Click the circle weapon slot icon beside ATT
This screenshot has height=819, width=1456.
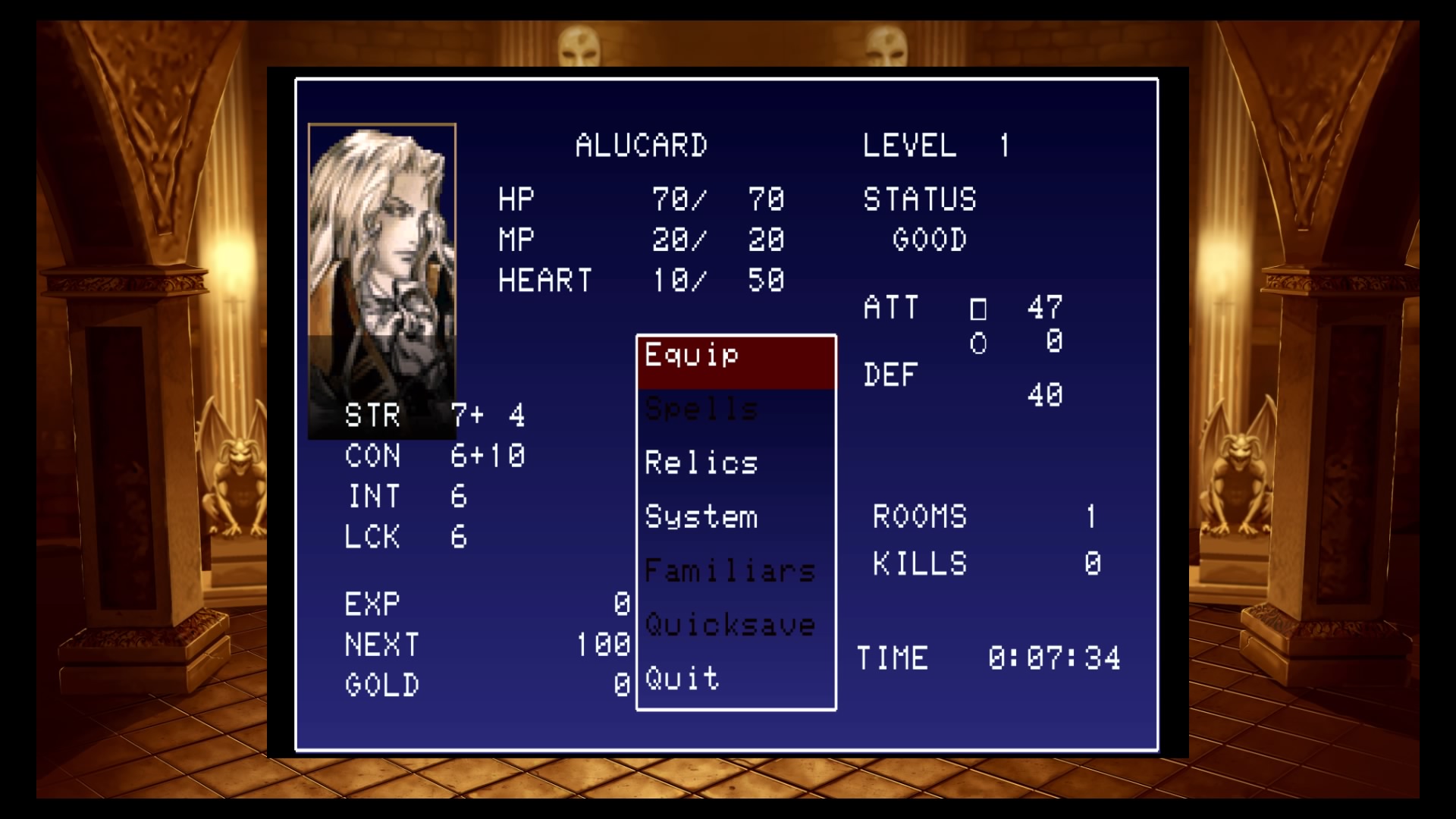tap(980, 343)
